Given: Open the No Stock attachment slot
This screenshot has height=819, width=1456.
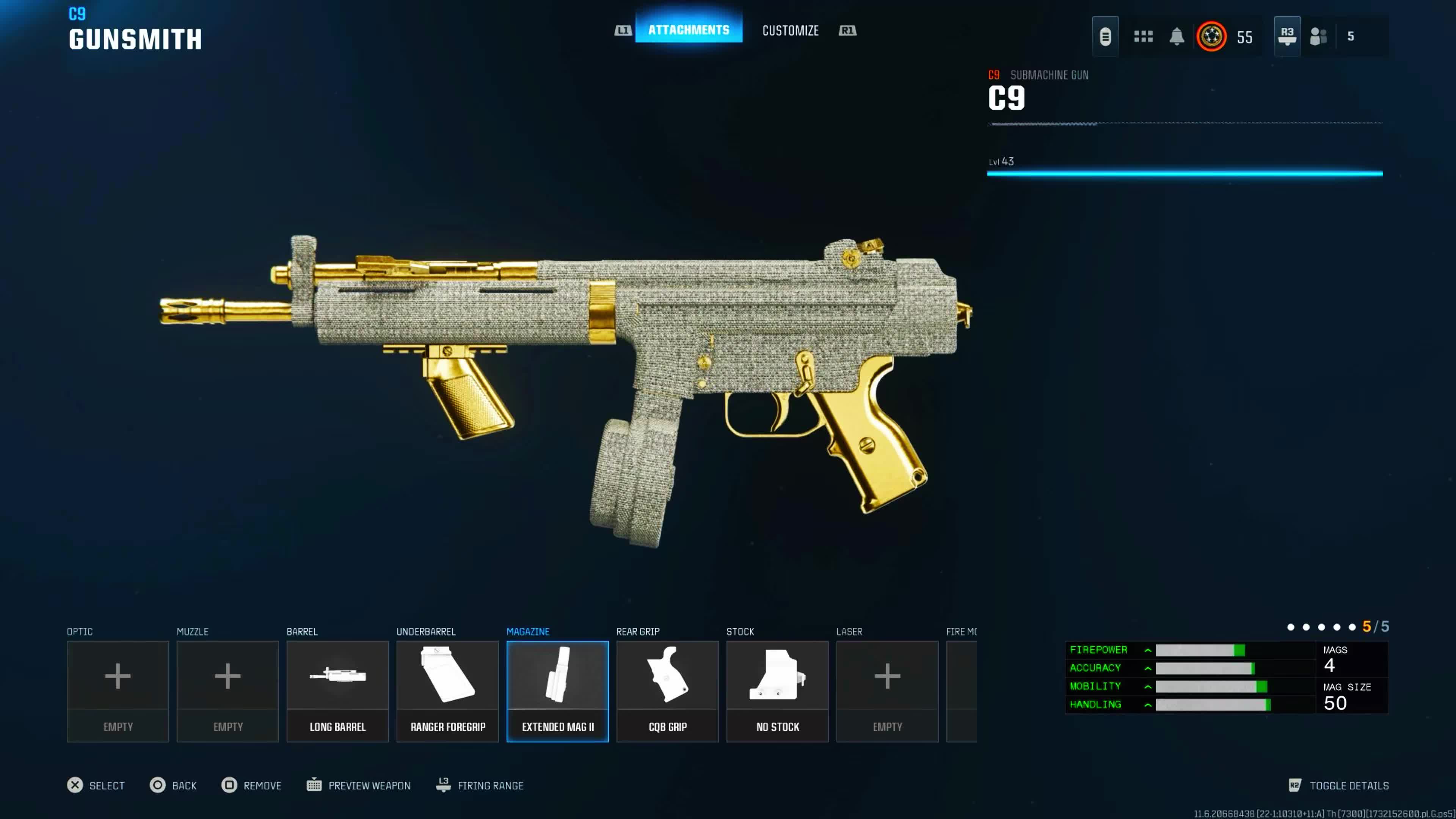Looking at the screenshot, I should click(777, 691).
